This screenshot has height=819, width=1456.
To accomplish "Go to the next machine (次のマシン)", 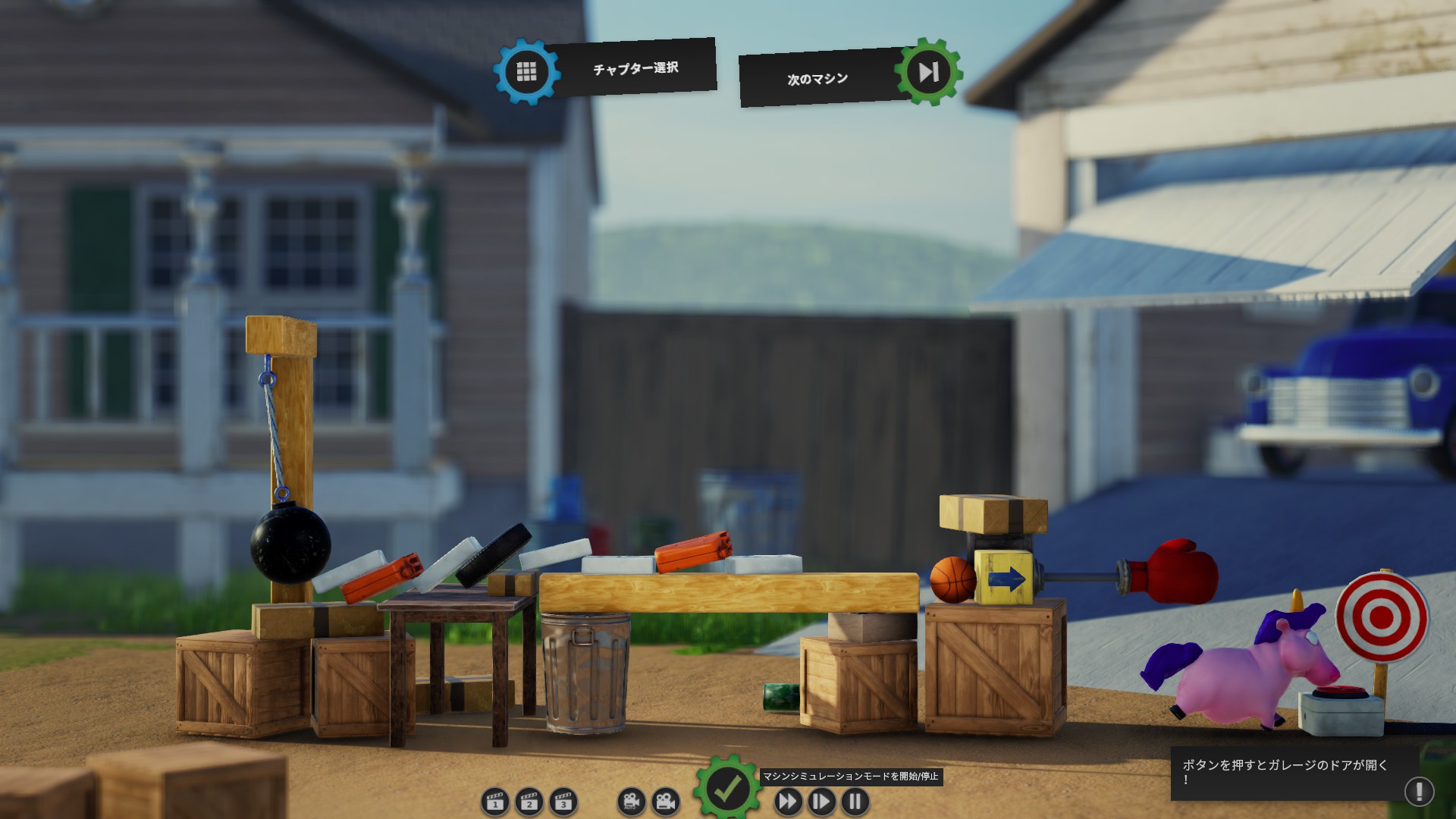I will click(928, 72).
